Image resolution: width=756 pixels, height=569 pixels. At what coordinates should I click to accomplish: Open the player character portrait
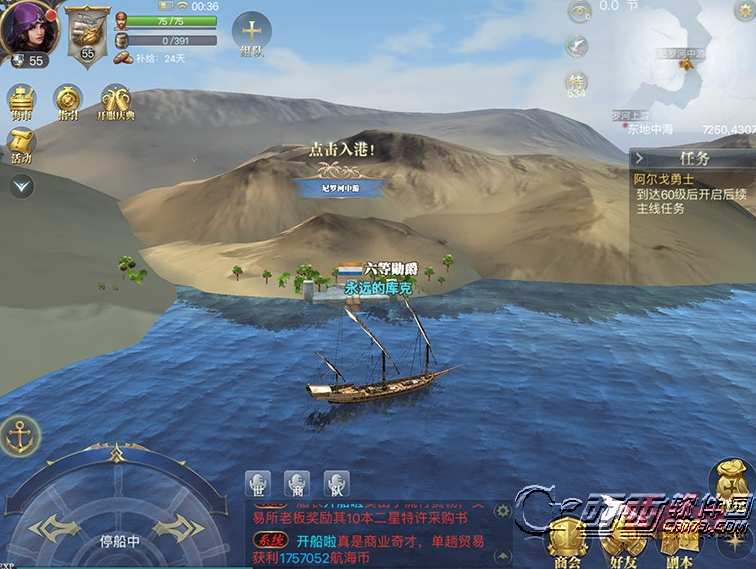tap(27, 28)
